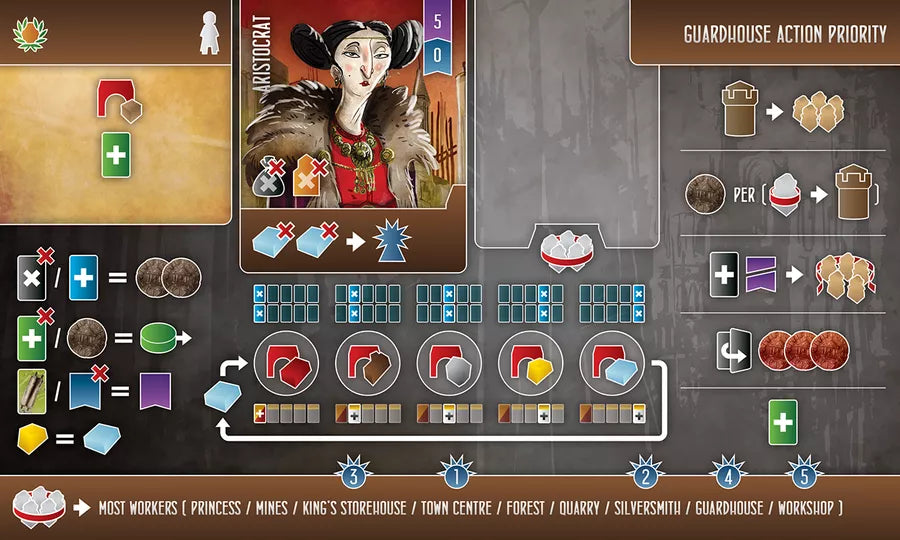Select the empty card slot beside the Aristocrat

(566, 120)
